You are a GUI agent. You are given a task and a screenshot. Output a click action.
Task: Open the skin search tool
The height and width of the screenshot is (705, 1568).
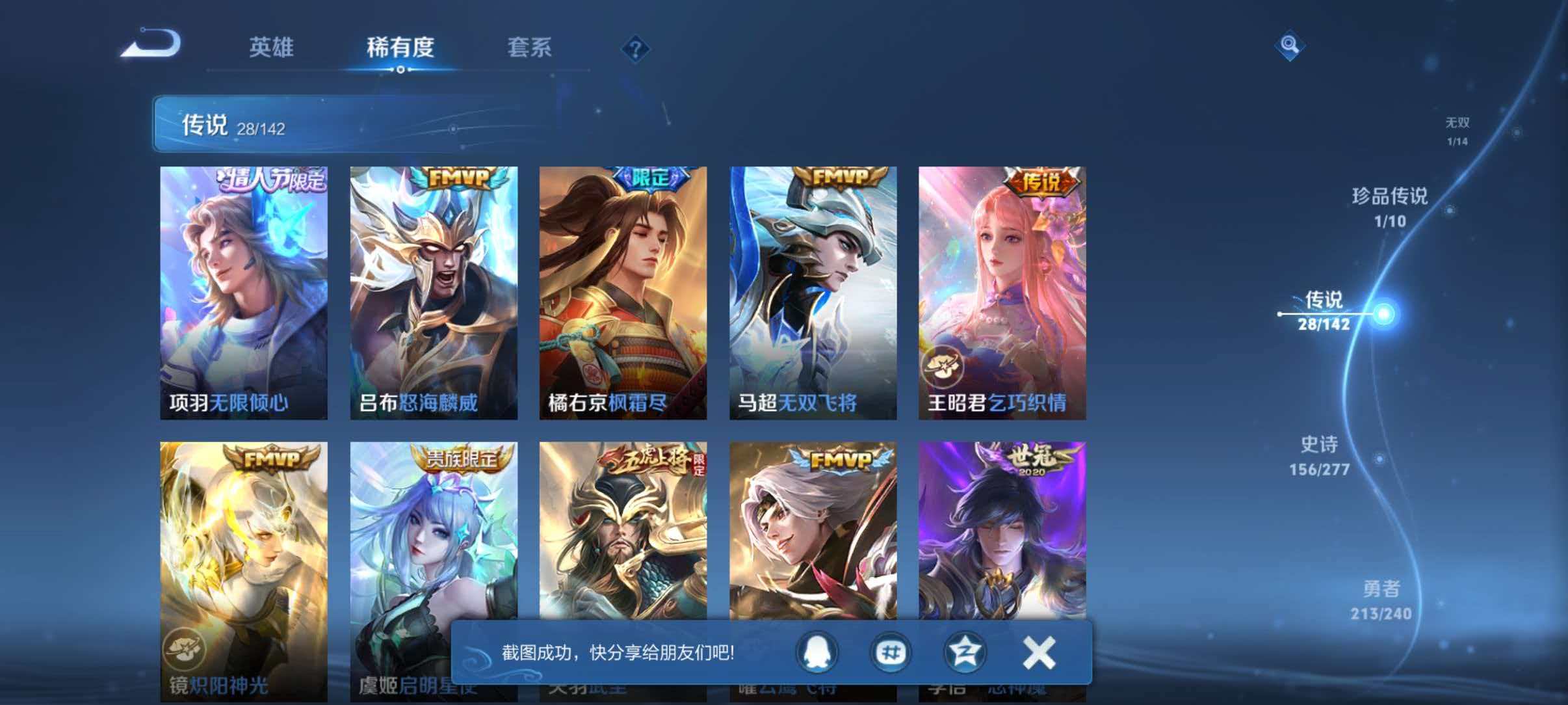[1290, 45]
